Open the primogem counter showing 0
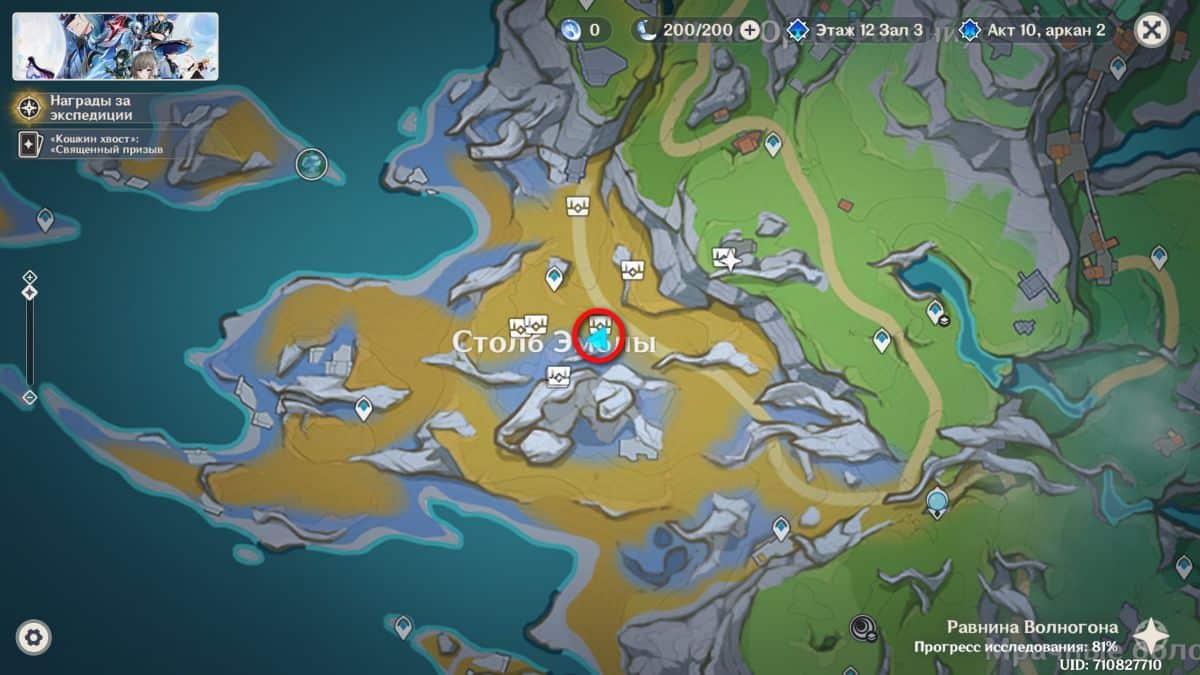 point(584,30)
